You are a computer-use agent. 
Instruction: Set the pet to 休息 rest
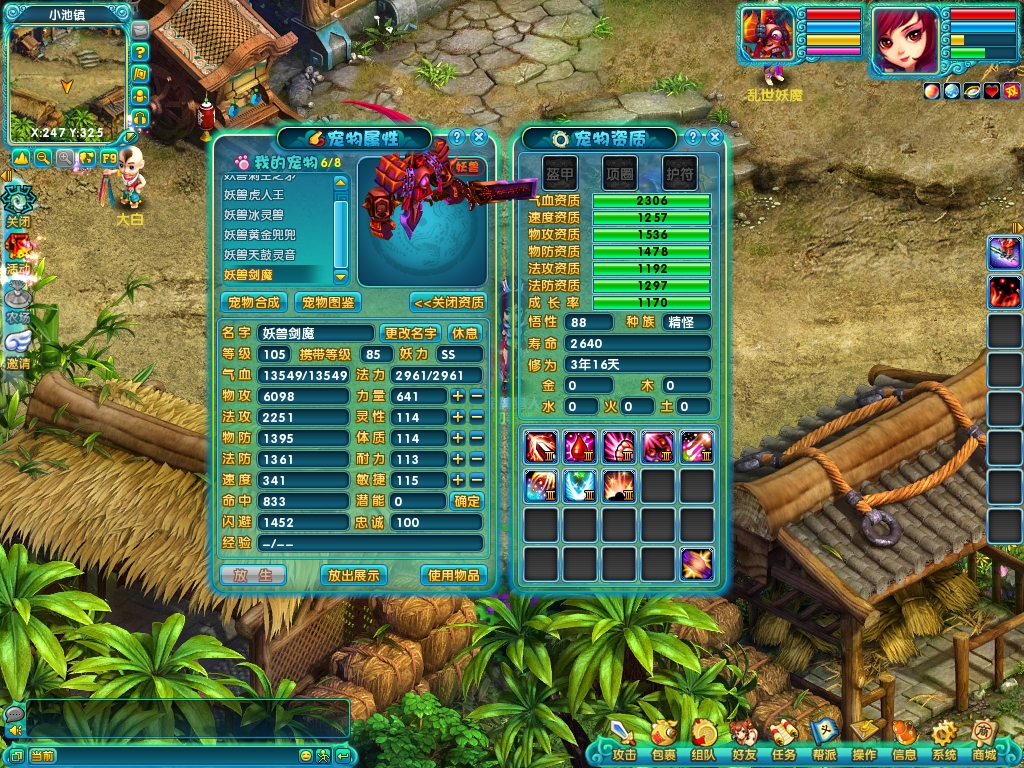tap(465, 333)
